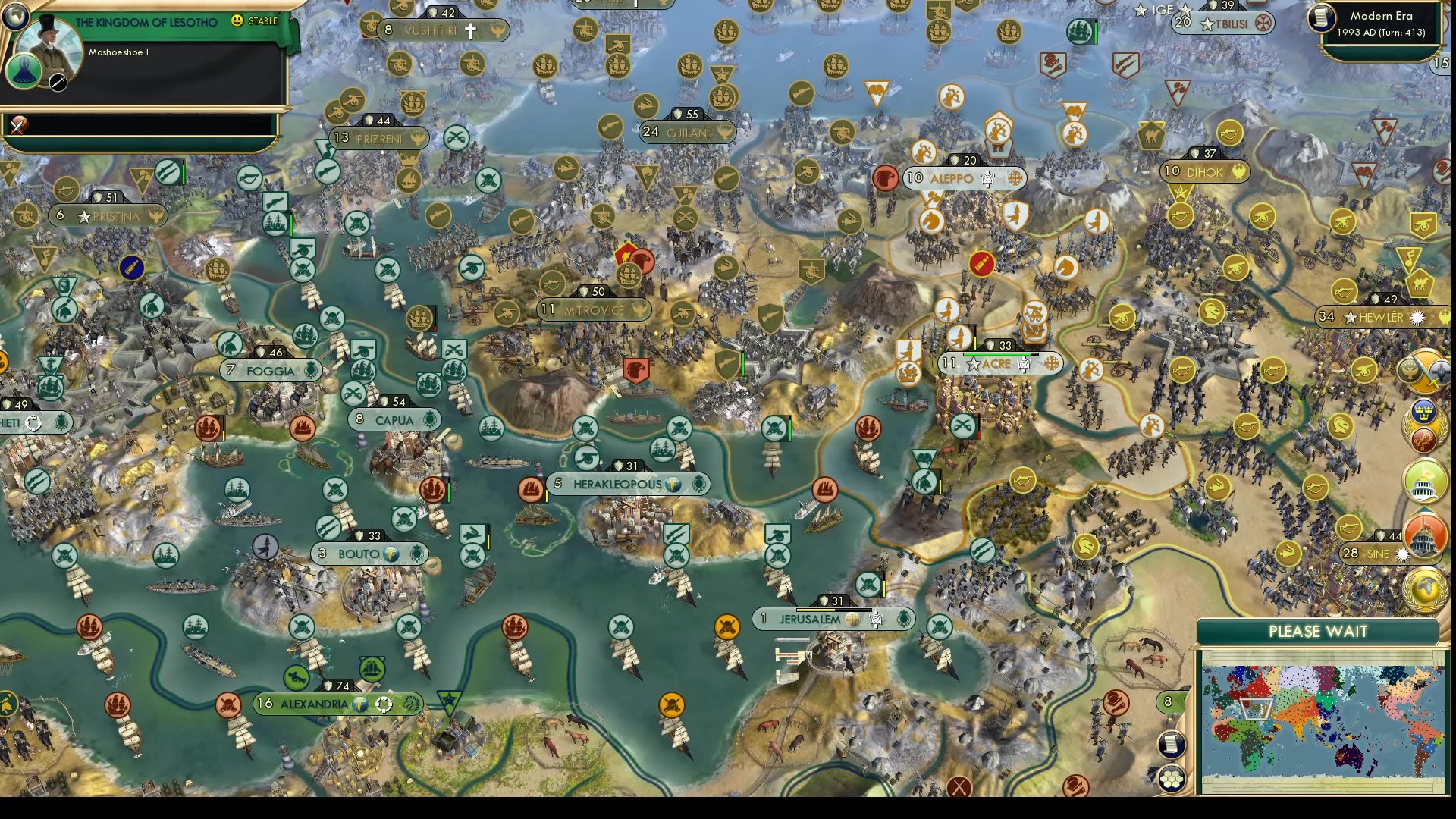Open the notification log scroll icon
The height and width of the screenshot is (819, 1456).
coord(1170,745)
